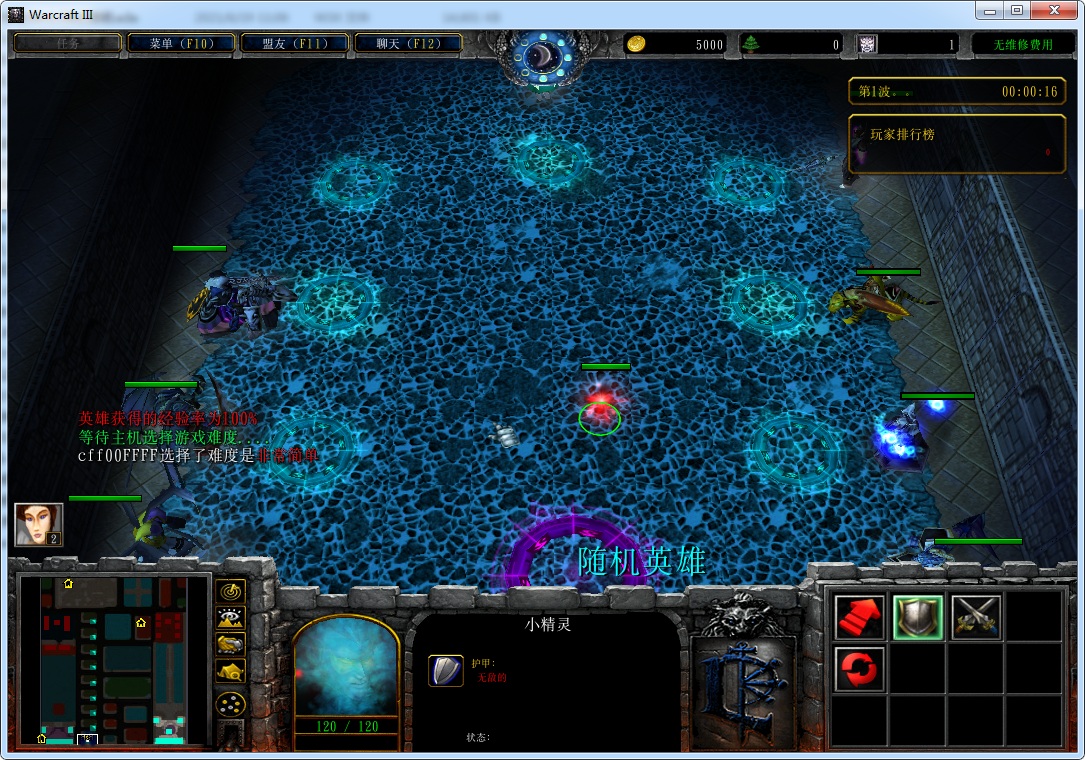Toggle the minimap ally color mode button
The image size is (1085, 760).
[230, 645]
